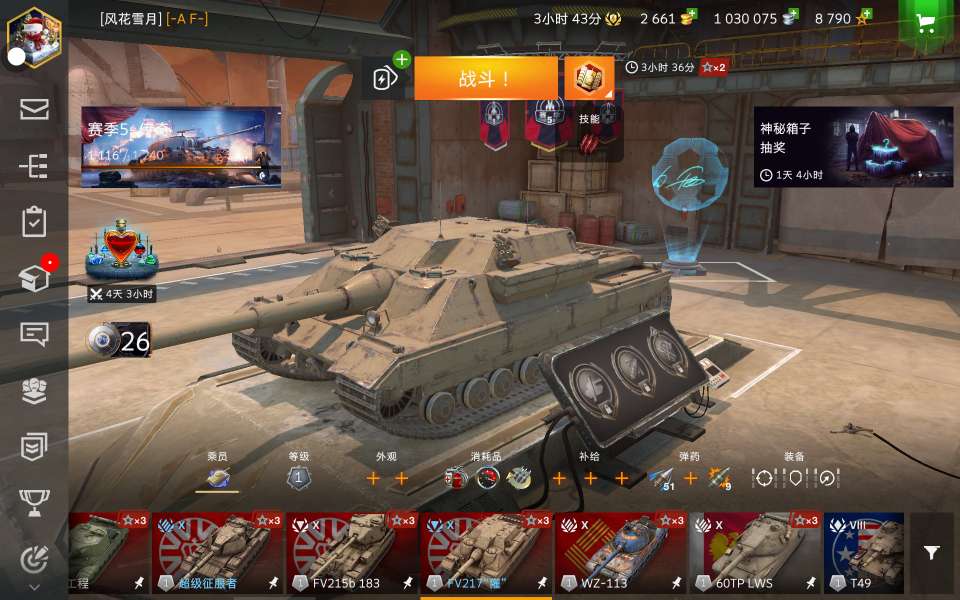
Task: Open the mail inbox icon
Action: tap(34, 109)
